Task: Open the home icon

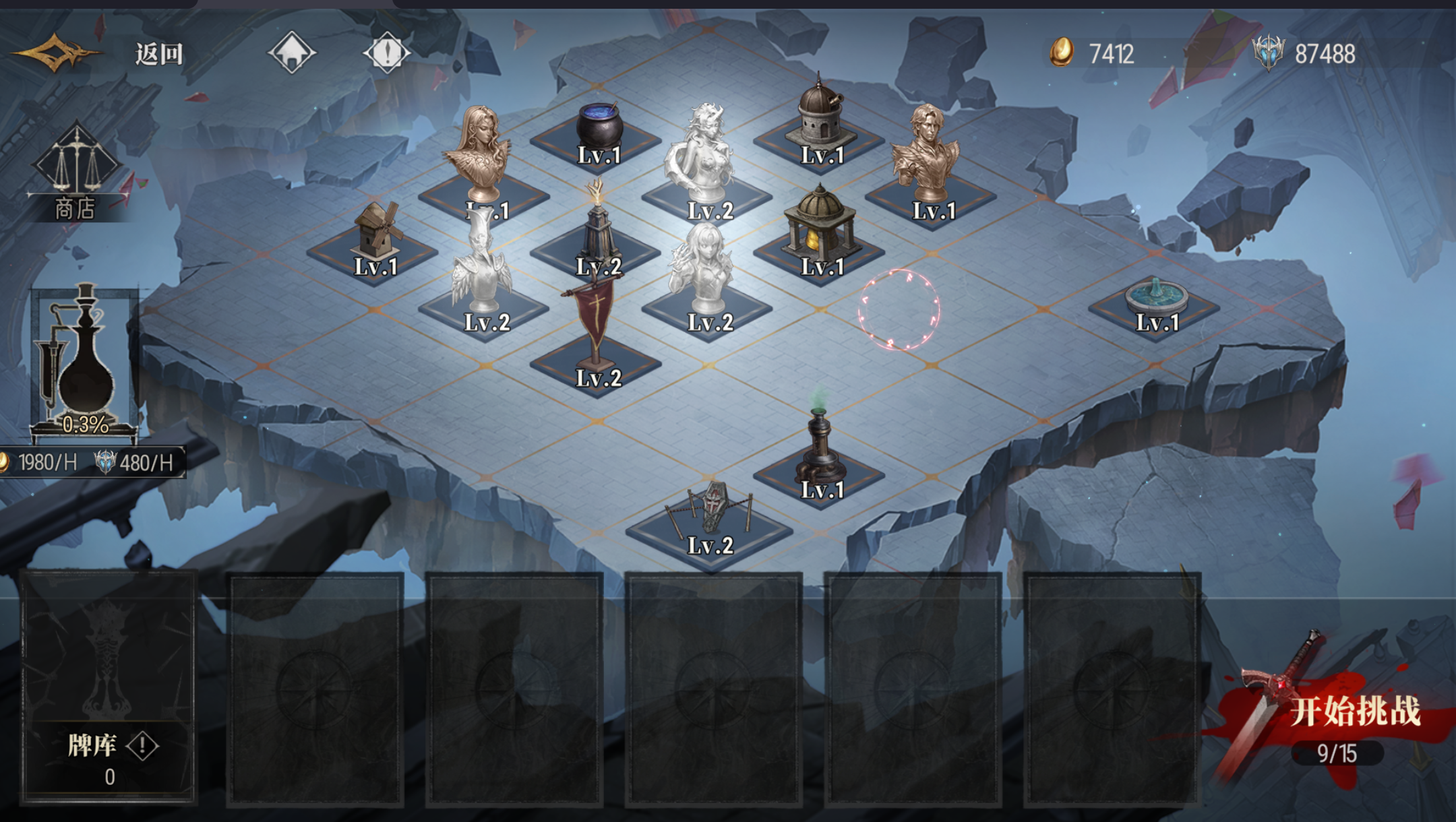Action: pyautogui.click(x=291, y=53)
